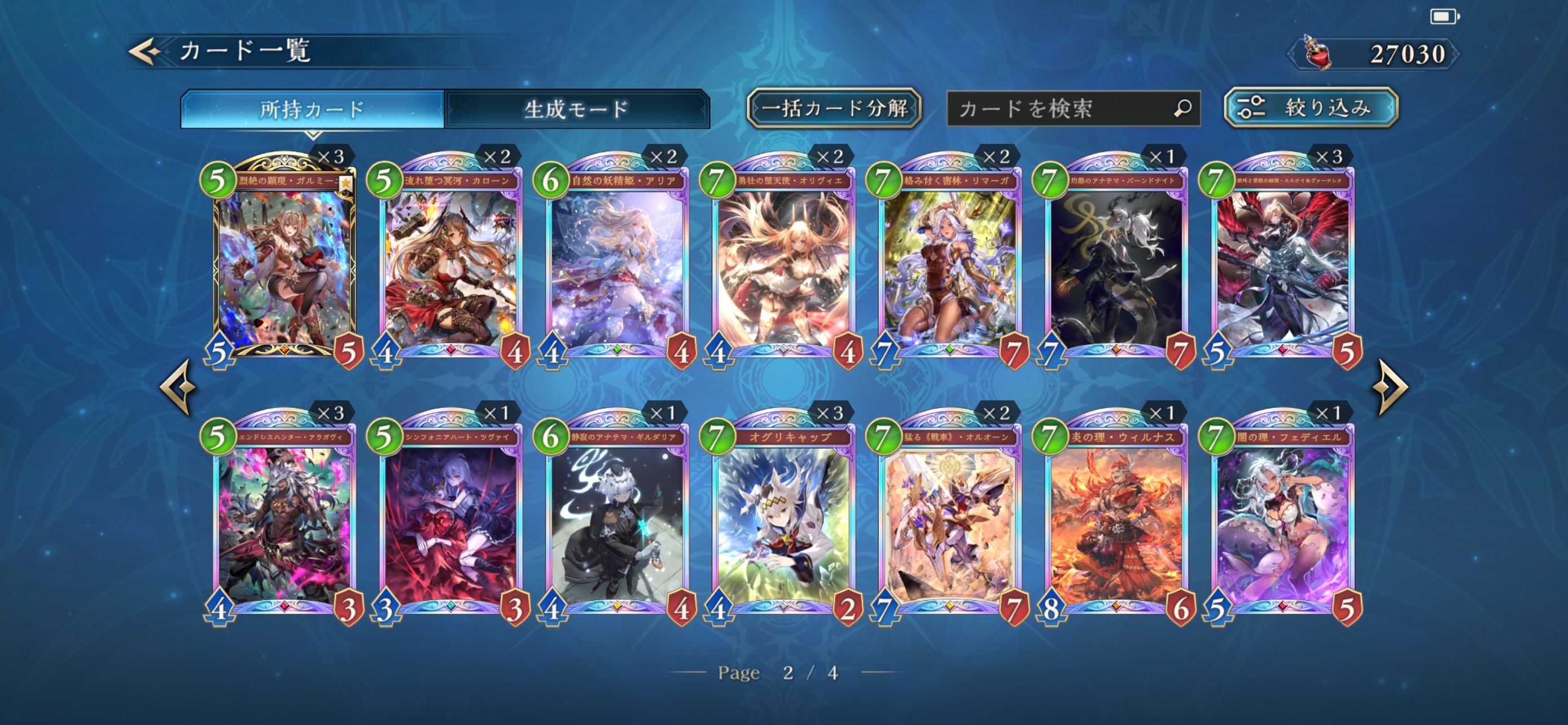The width and height of the screenshot is (1568, 725).
Task: Select the 灼熱のアナテマ・バーンドナイト card
Action: pos(1116,262)
